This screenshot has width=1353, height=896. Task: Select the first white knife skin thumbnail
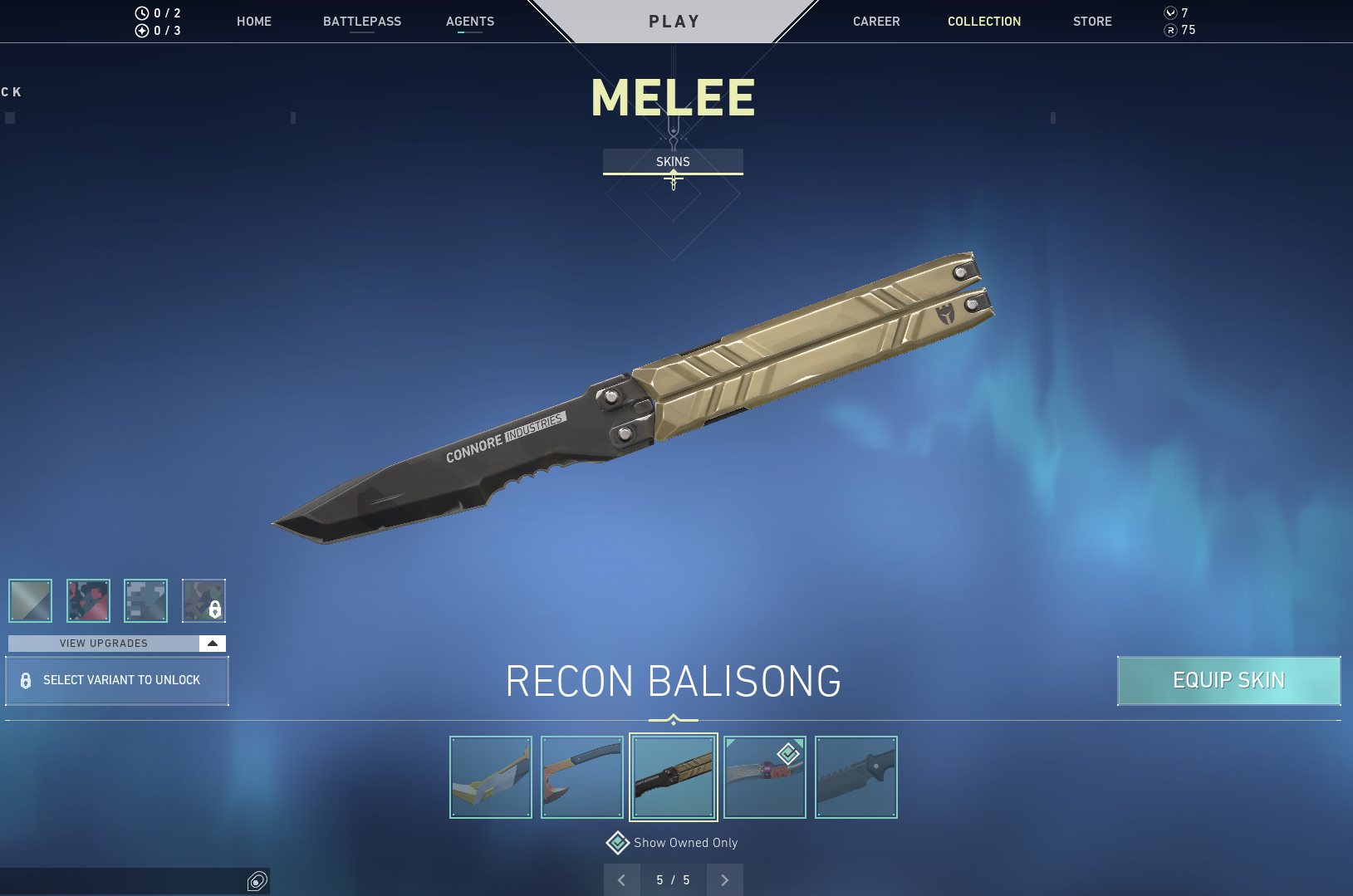pyautogui.click(x=490, y=776)
